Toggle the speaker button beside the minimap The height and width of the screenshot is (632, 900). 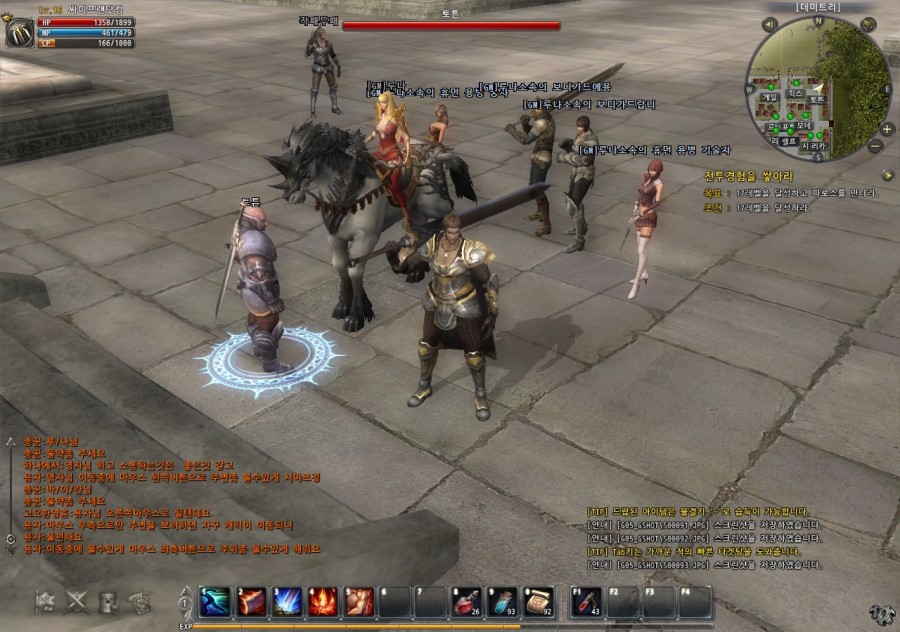click(x=772, y=24)
